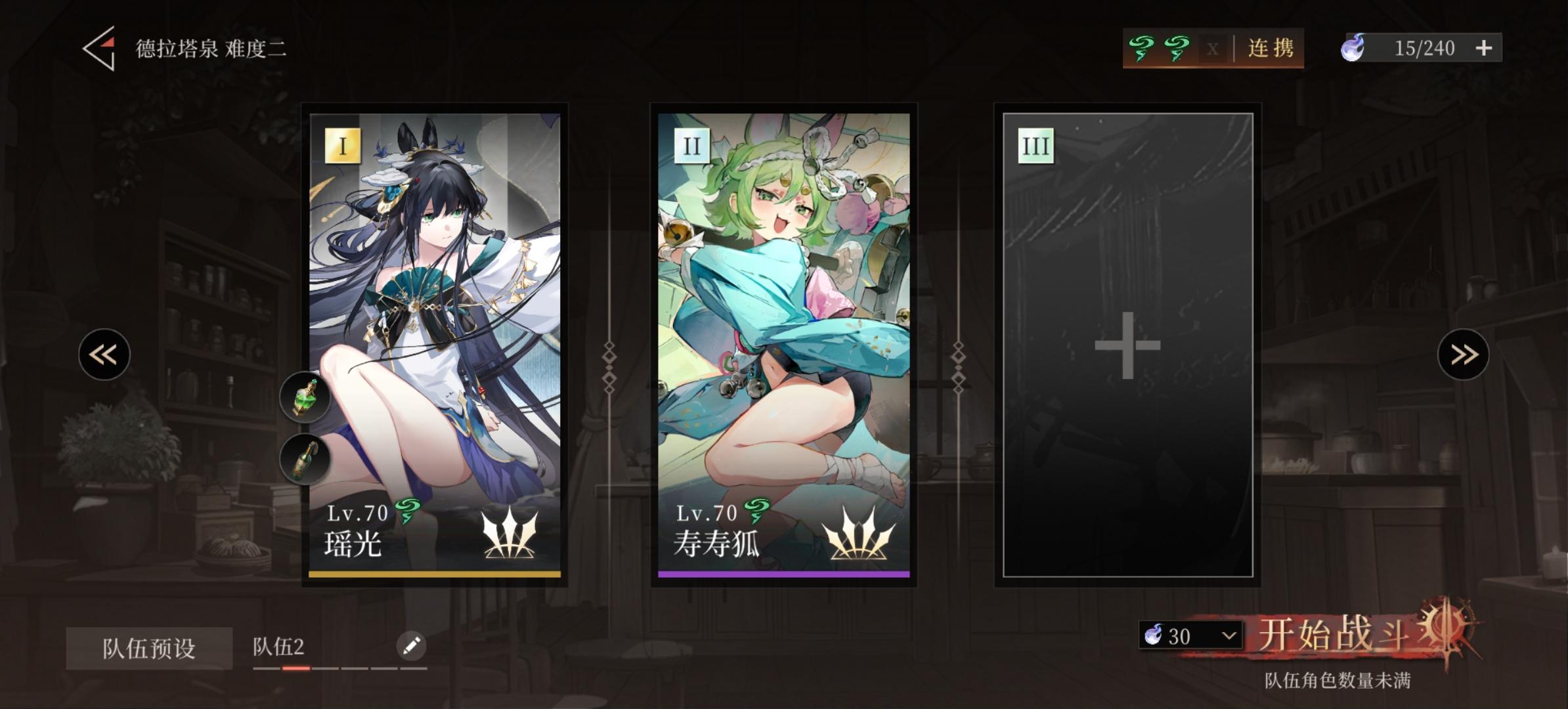Click the plus to add stamina
This screenshot has height=709, width=1568.
pos(1485,48)
